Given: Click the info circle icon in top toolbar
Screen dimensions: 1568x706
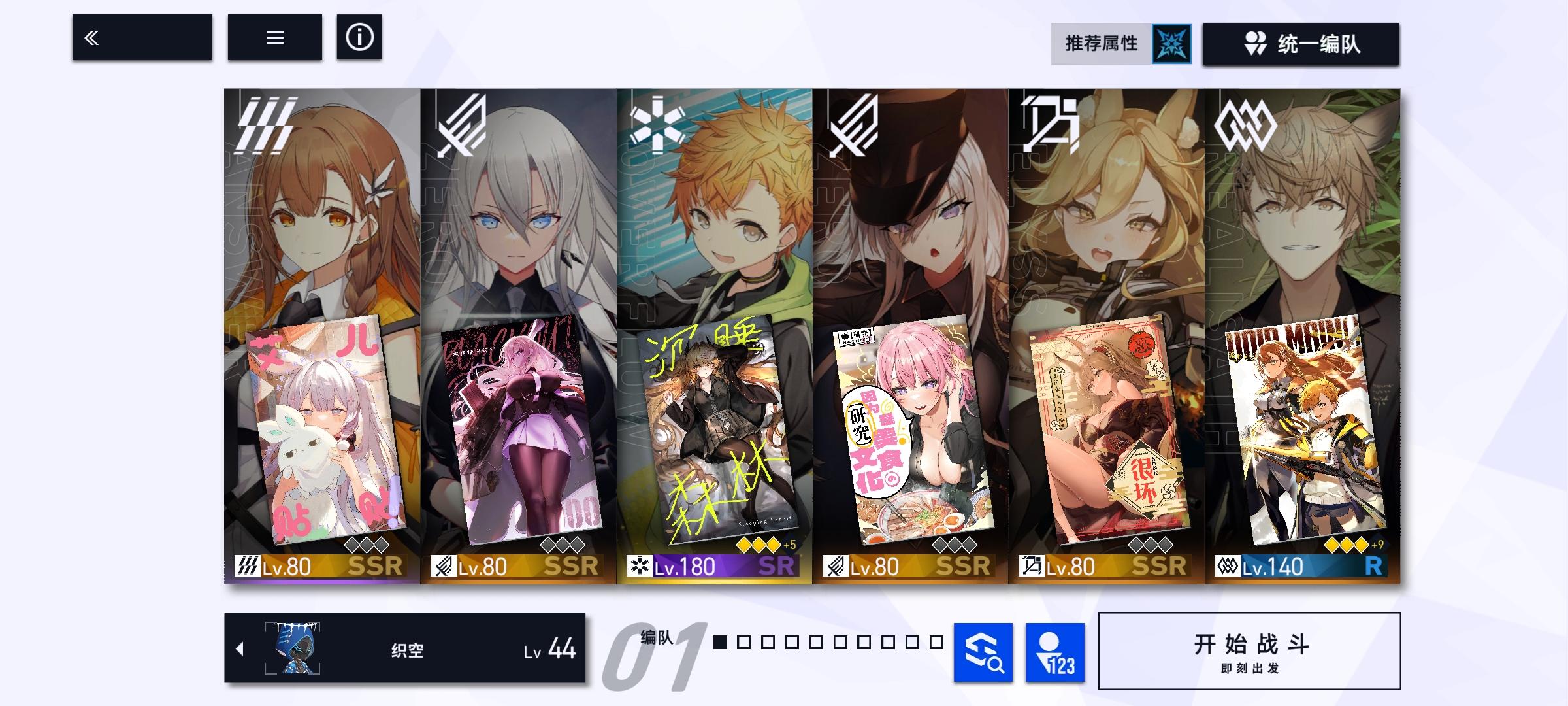Looking at the screenshot, I should [358, 39].
